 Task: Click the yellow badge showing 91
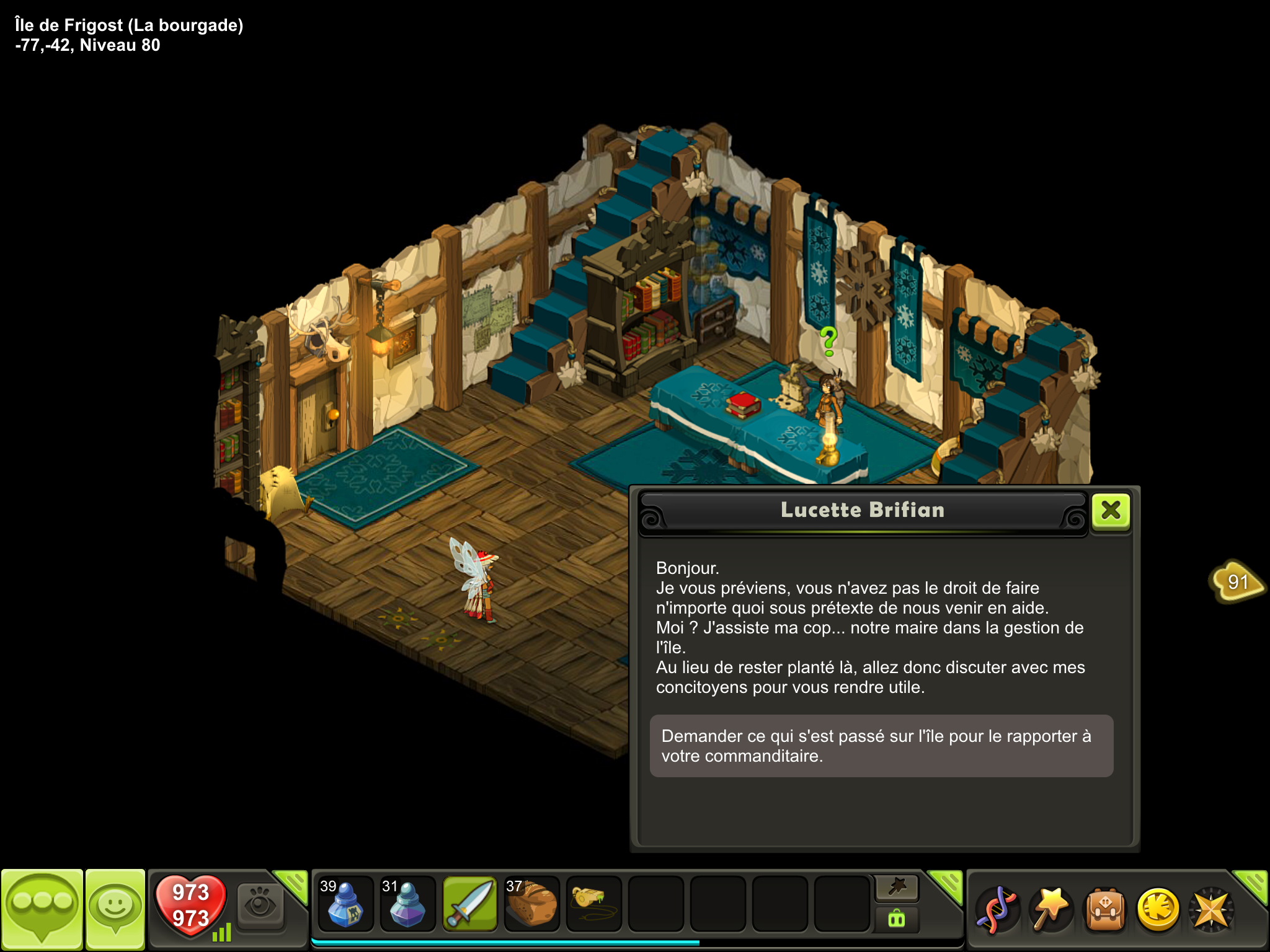(x=1237, y=581)
